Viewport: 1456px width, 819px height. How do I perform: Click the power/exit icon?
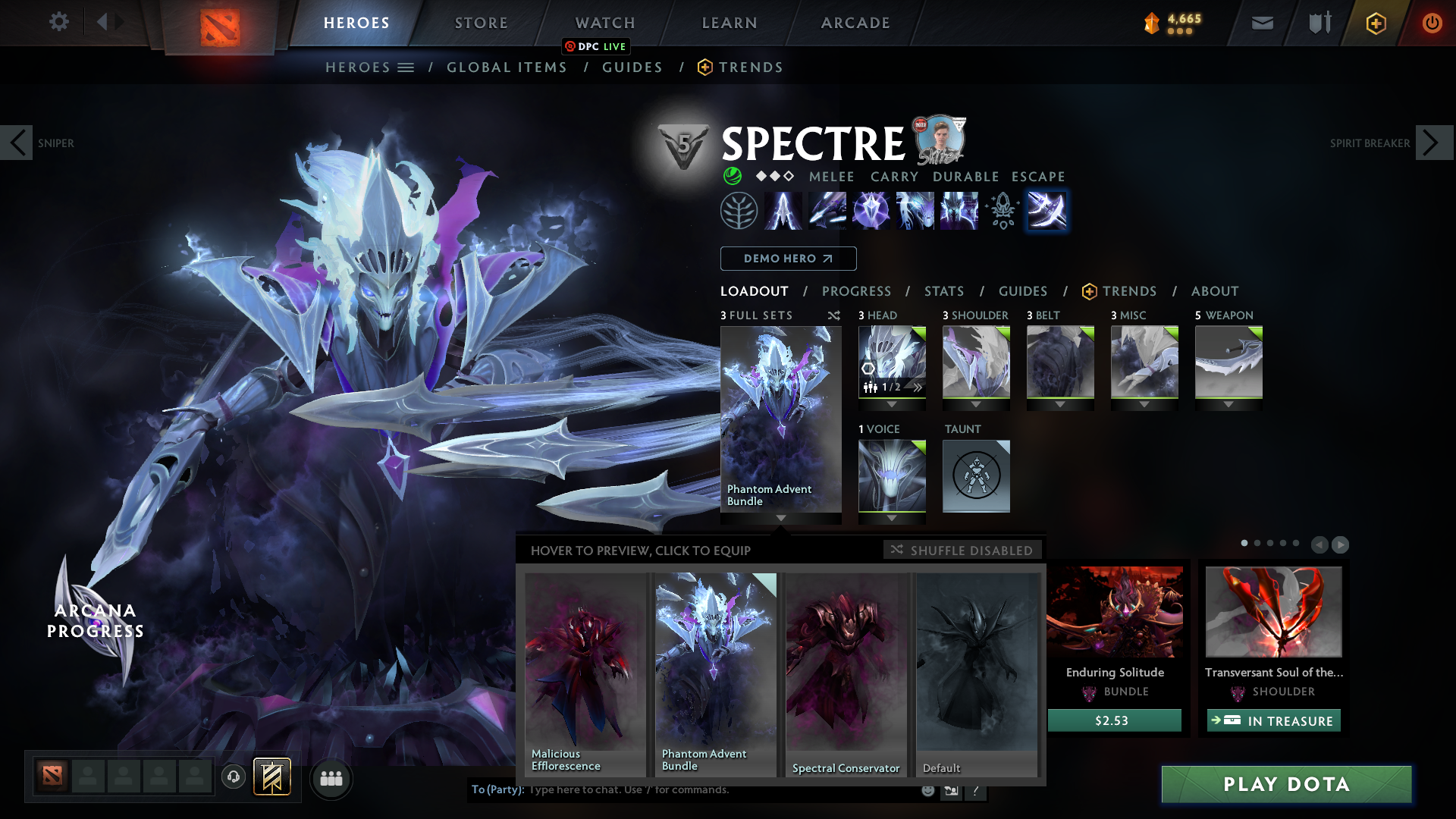tap(1432, 23)
